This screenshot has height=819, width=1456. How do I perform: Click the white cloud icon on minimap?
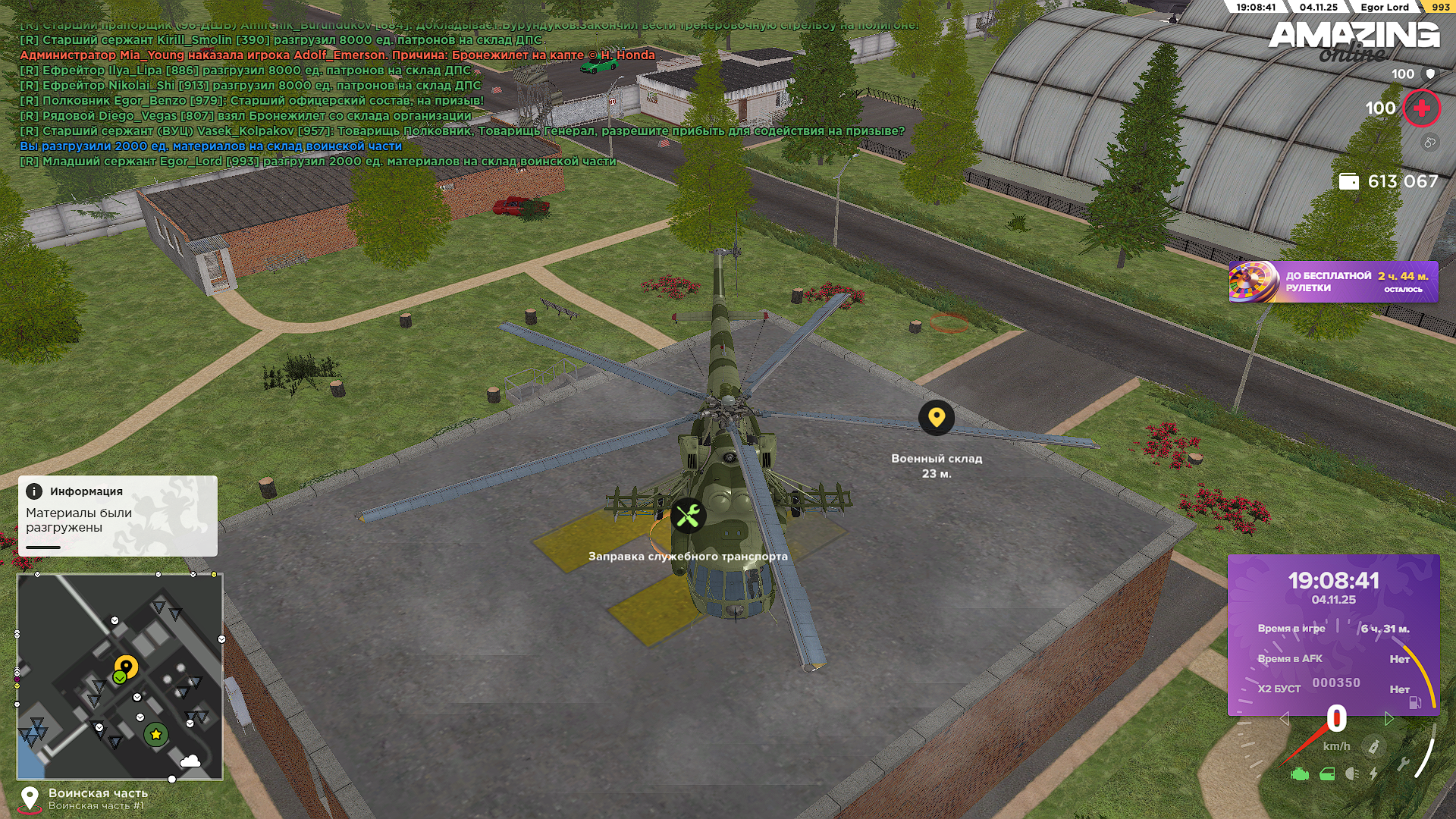tap(190, 761)
